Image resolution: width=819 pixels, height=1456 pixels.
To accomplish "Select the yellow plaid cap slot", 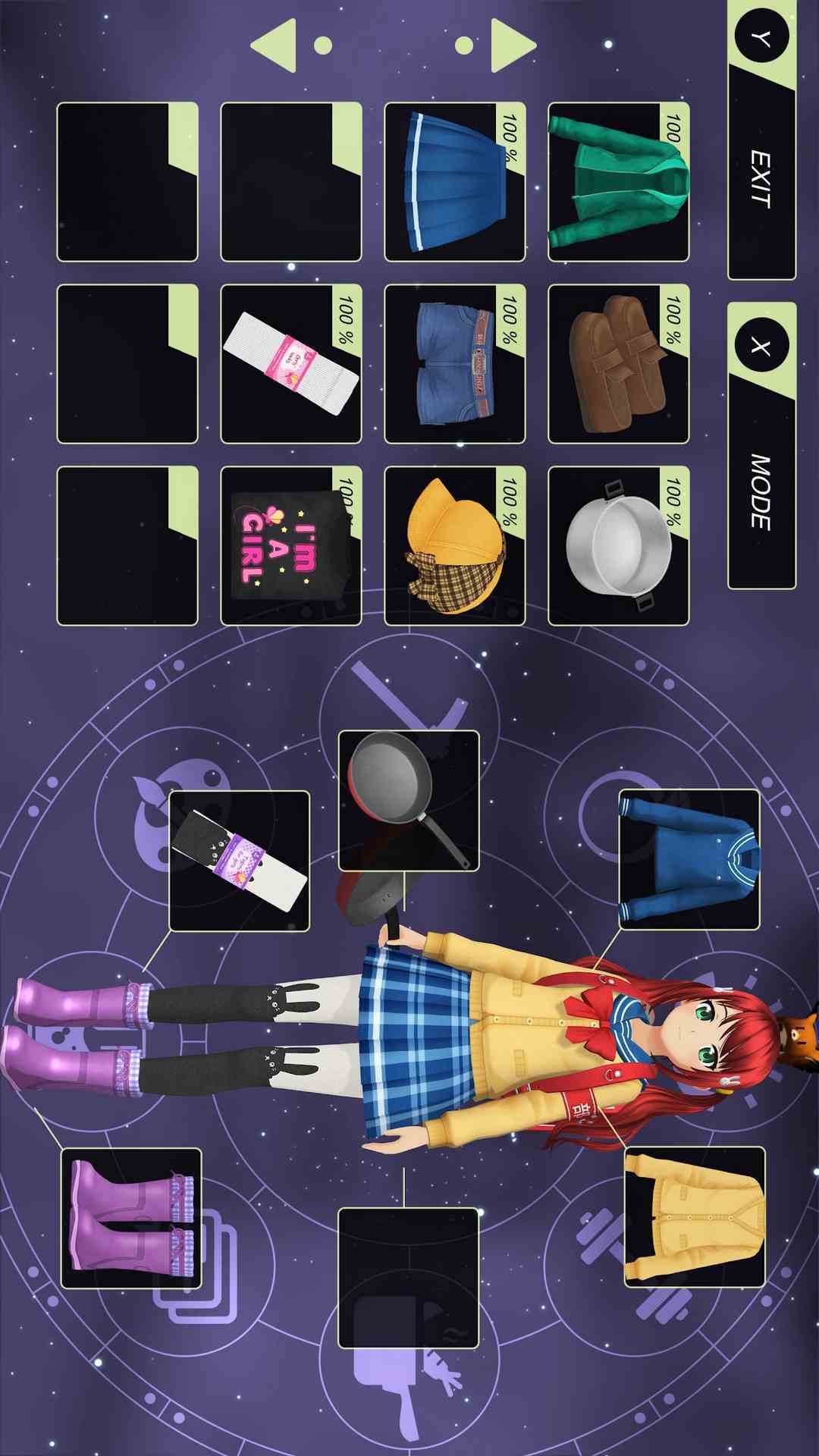I will click(x=454, y=546).
